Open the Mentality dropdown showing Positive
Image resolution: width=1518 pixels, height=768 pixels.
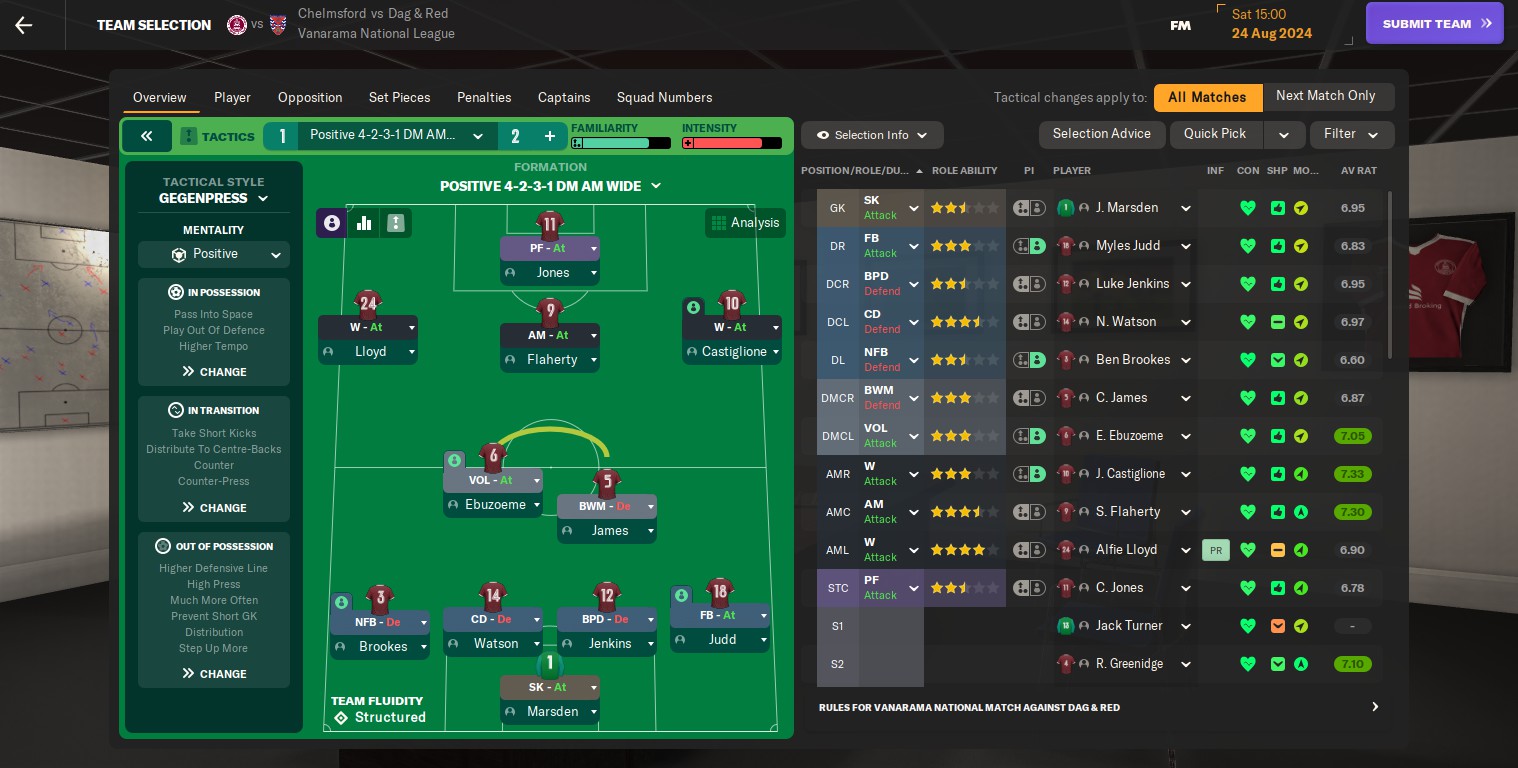(213, 254)
